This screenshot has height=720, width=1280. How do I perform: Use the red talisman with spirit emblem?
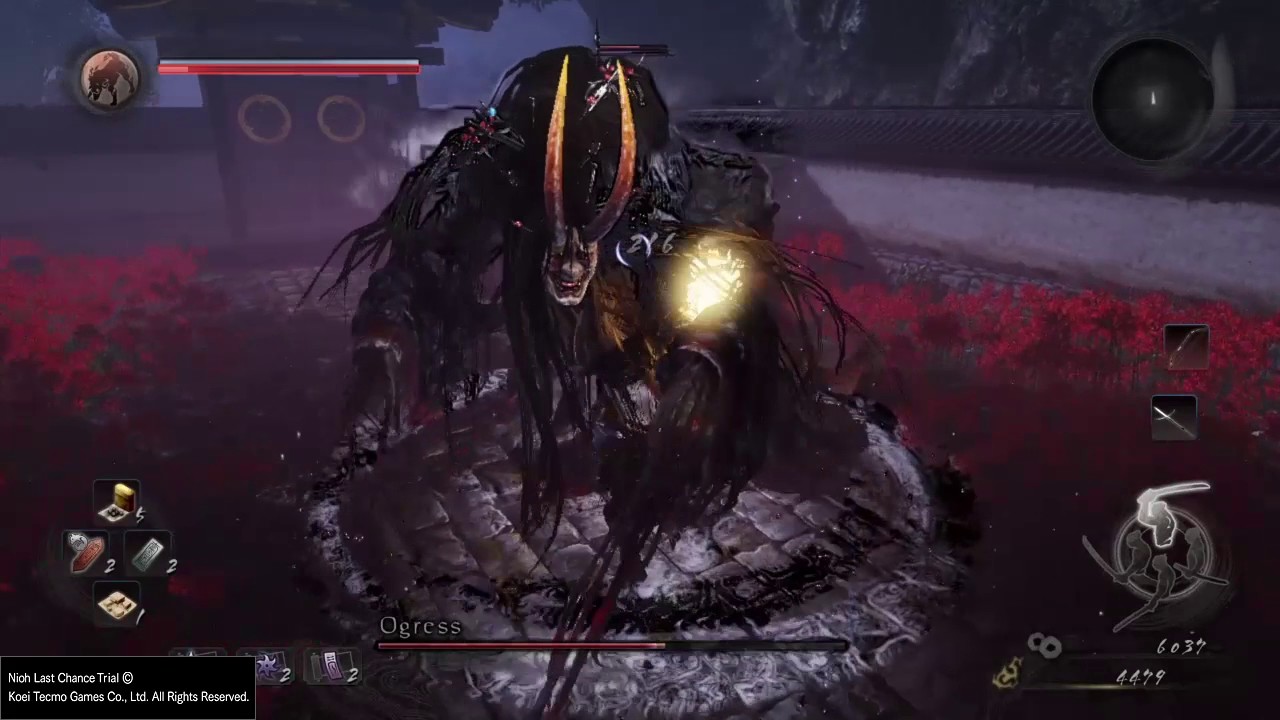click(86, 552)
